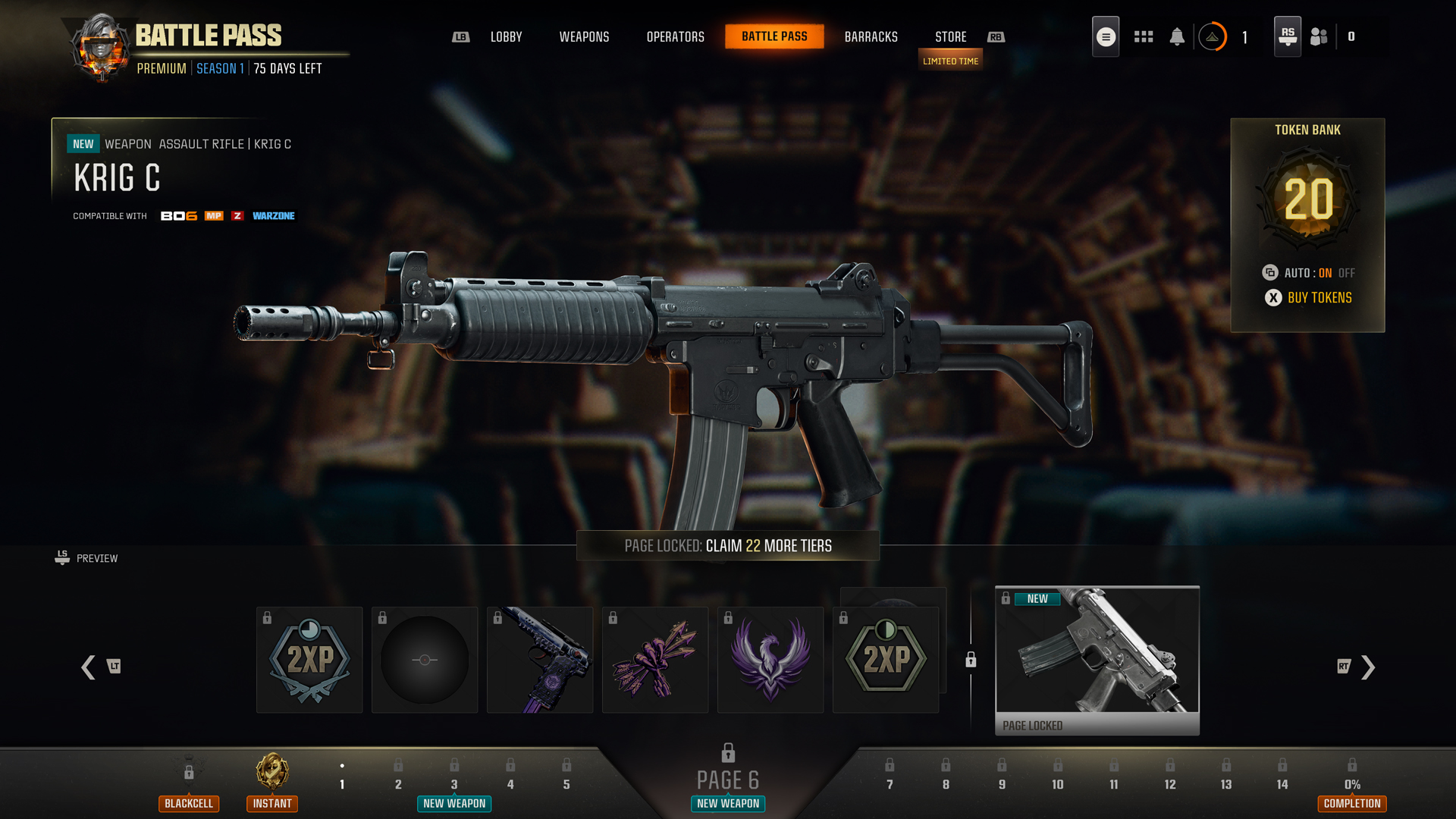This screenshot has height=819, width=1456.
Task: Advance to the next page with right arrow
Action: 1367,667
